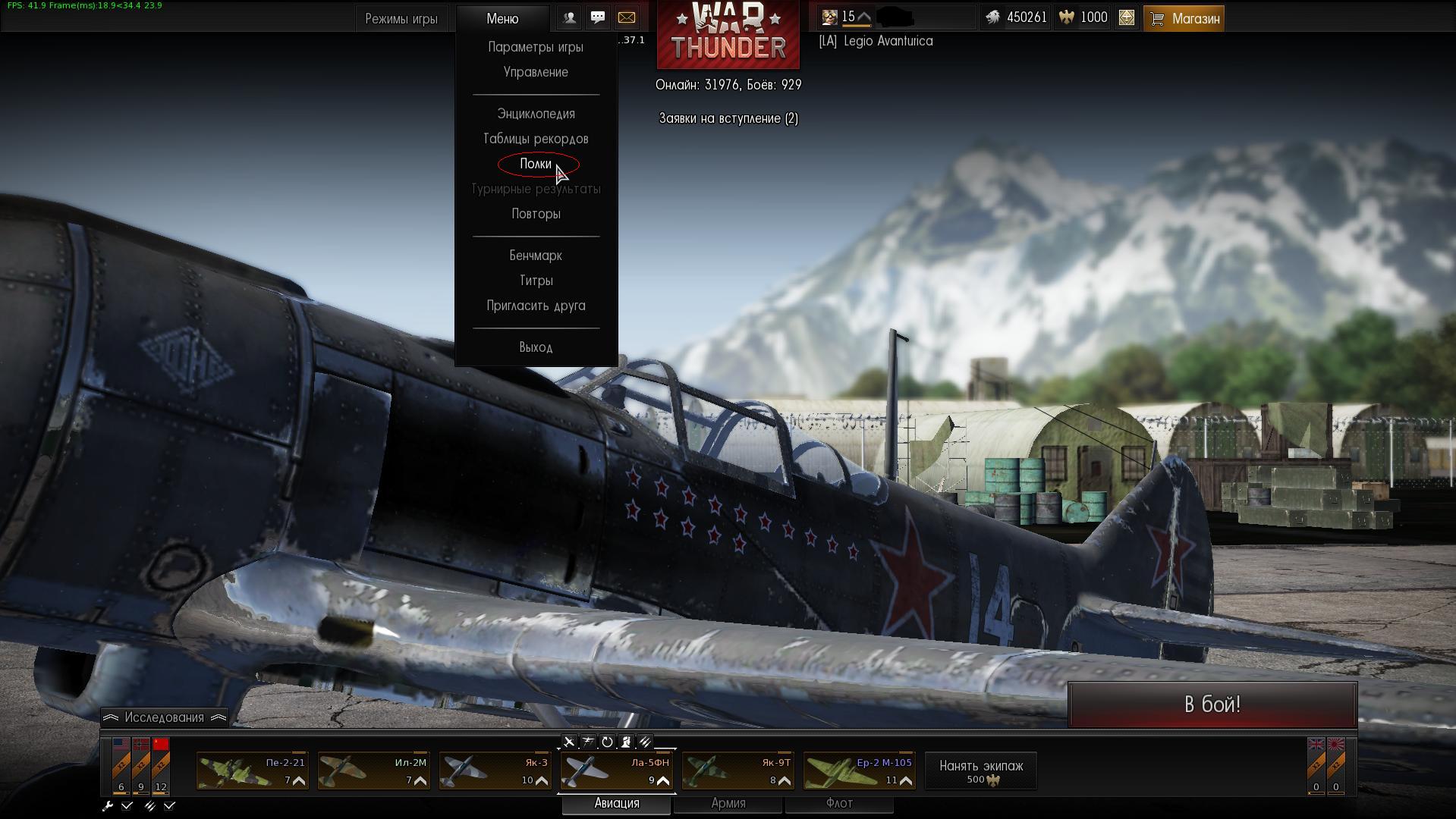The width and height of the screenshot is (1456, 819).
Task: Open the Энциклопедия entry
Action: click(x=536, y=114)
